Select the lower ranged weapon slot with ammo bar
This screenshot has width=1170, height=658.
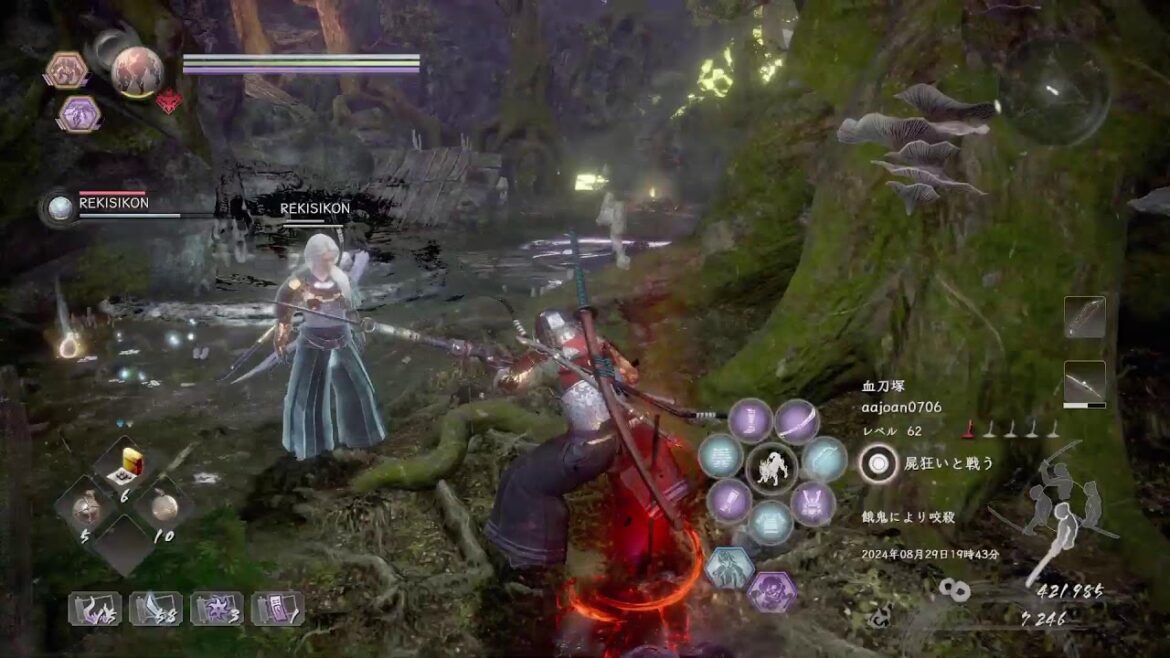click(x=1084, y=383)
